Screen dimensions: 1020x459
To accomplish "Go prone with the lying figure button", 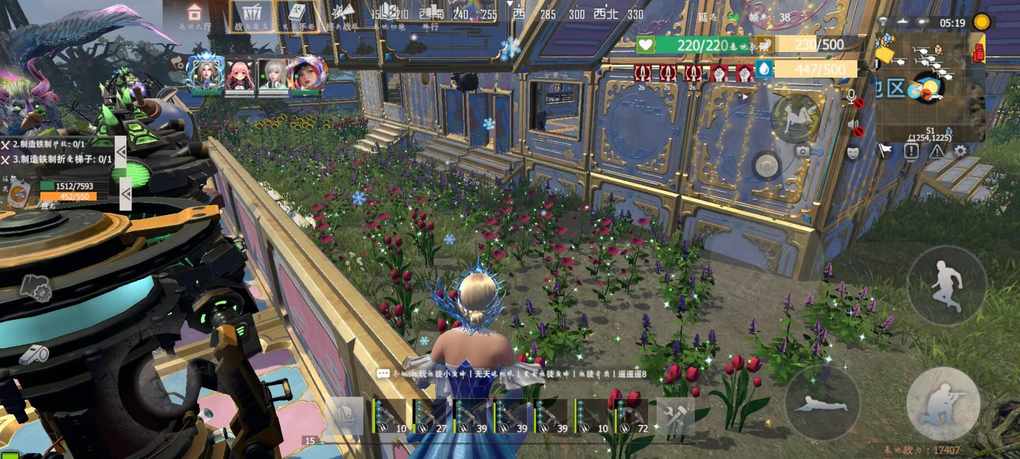I will coord(821,402).
